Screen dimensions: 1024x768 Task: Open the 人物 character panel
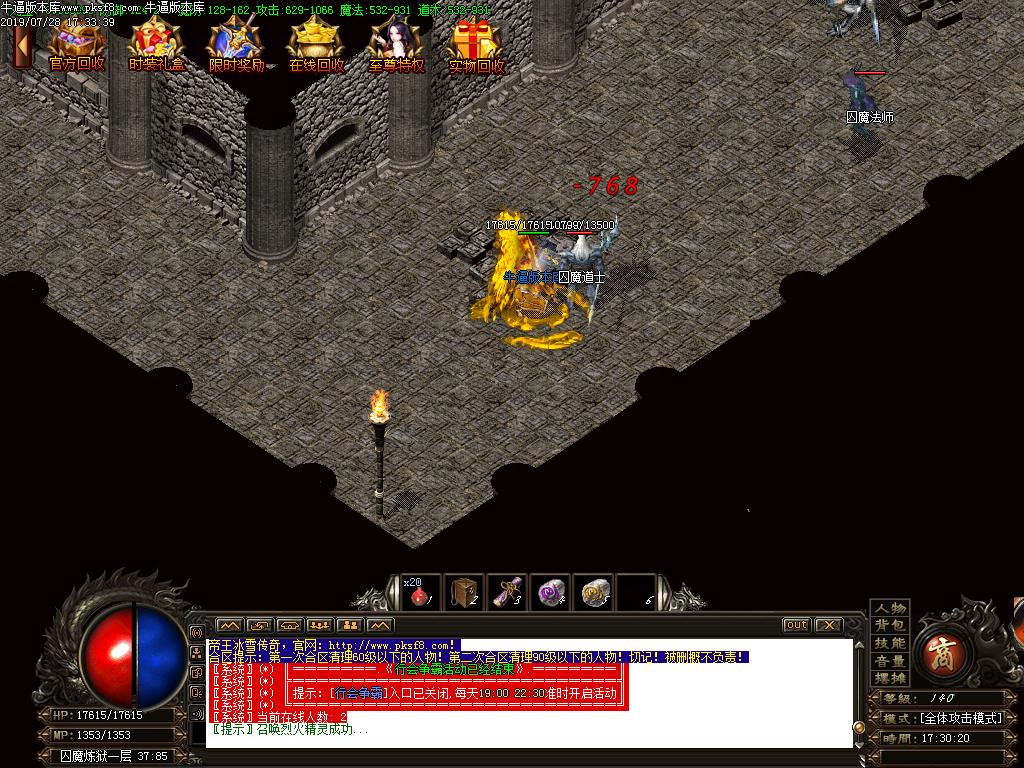point(890,608)
